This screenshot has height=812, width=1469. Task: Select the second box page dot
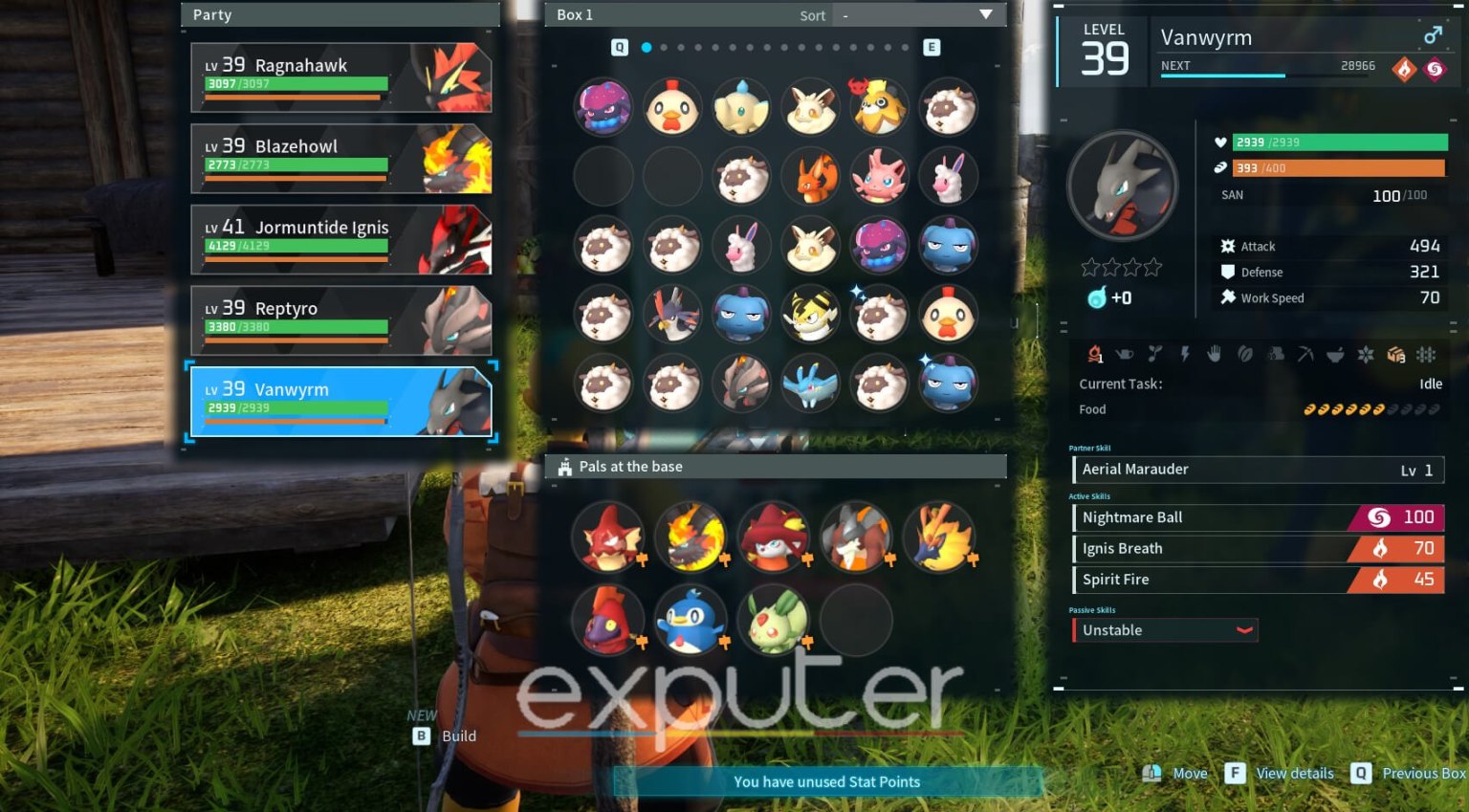[664, 46]
